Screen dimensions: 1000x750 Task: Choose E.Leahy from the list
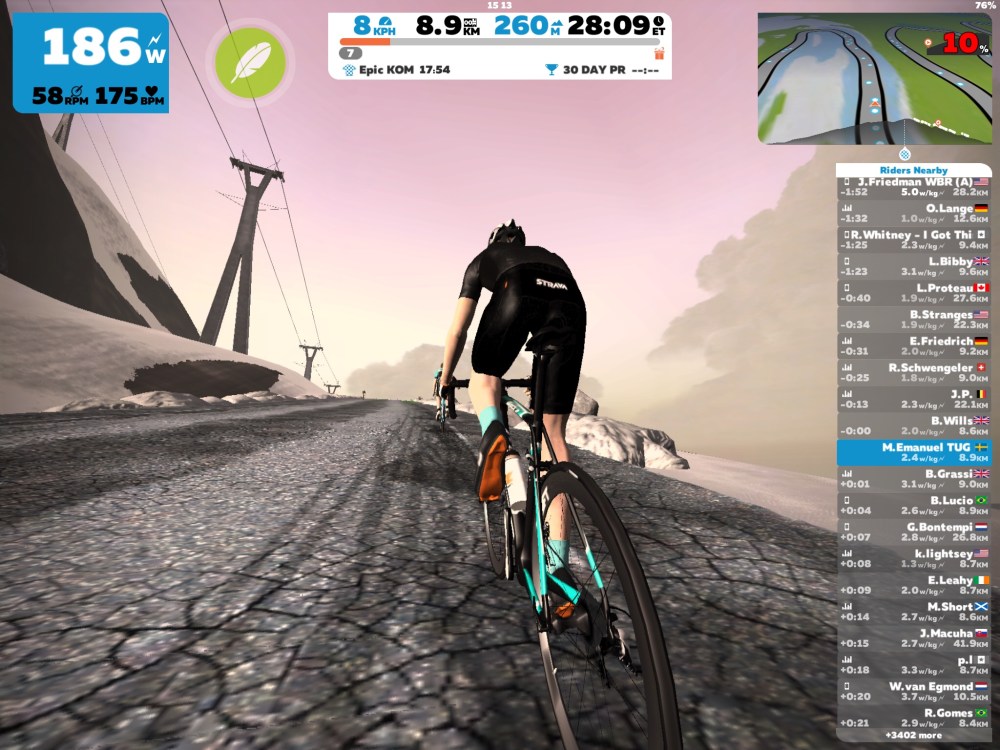[913, 586]
